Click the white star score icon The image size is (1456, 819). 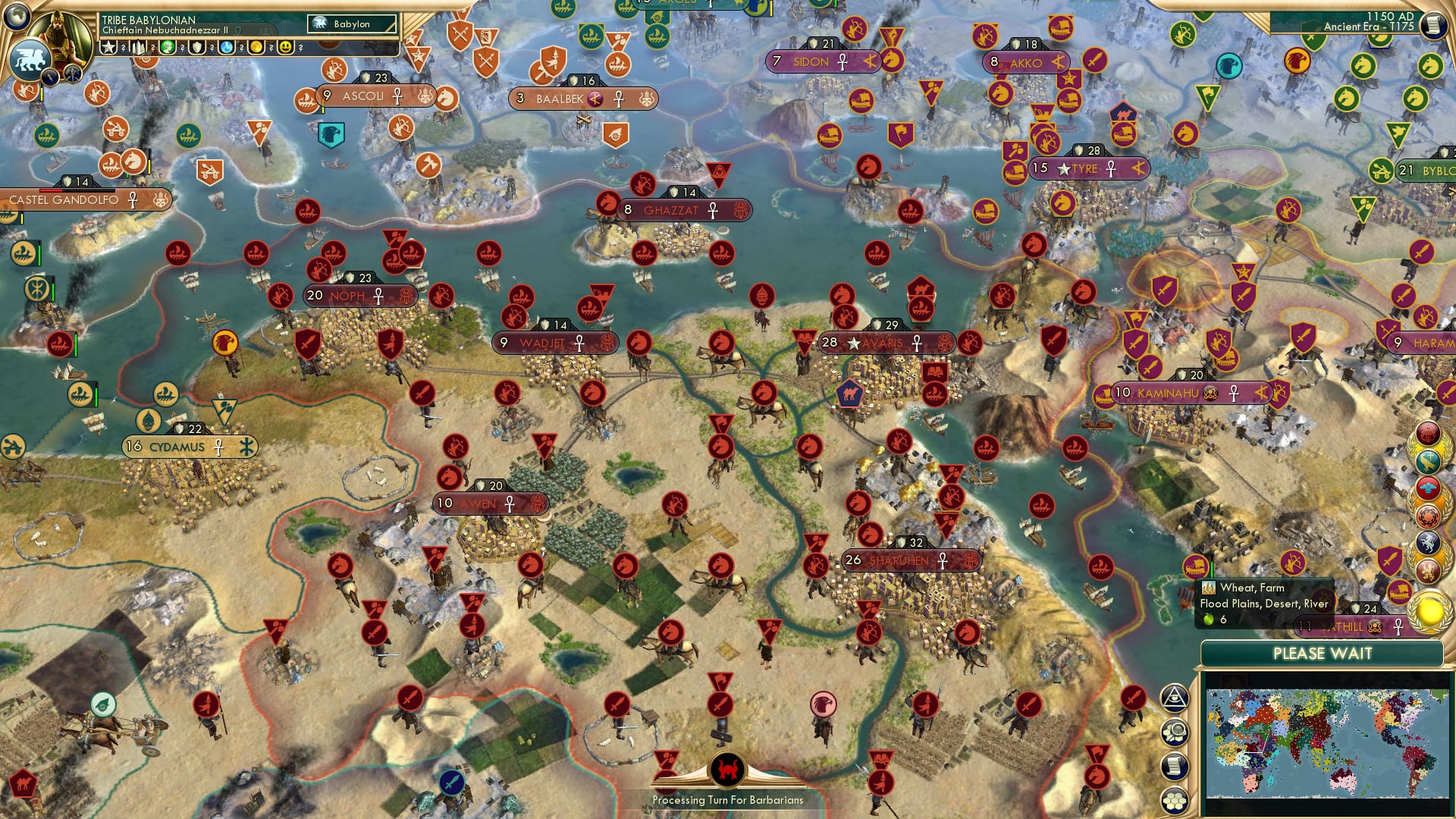108,48
